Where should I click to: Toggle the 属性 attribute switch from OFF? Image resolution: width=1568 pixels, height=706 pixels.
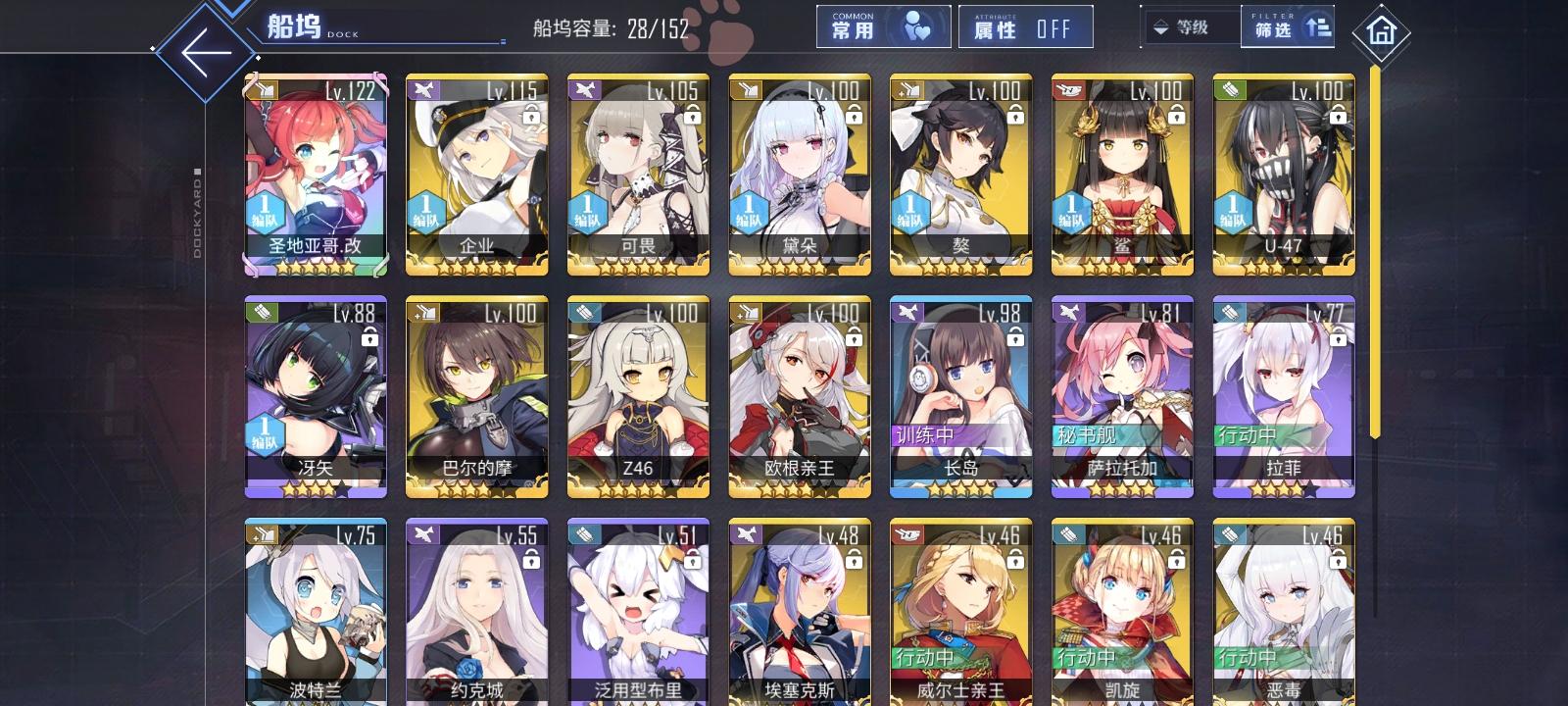pos(1025,26)
